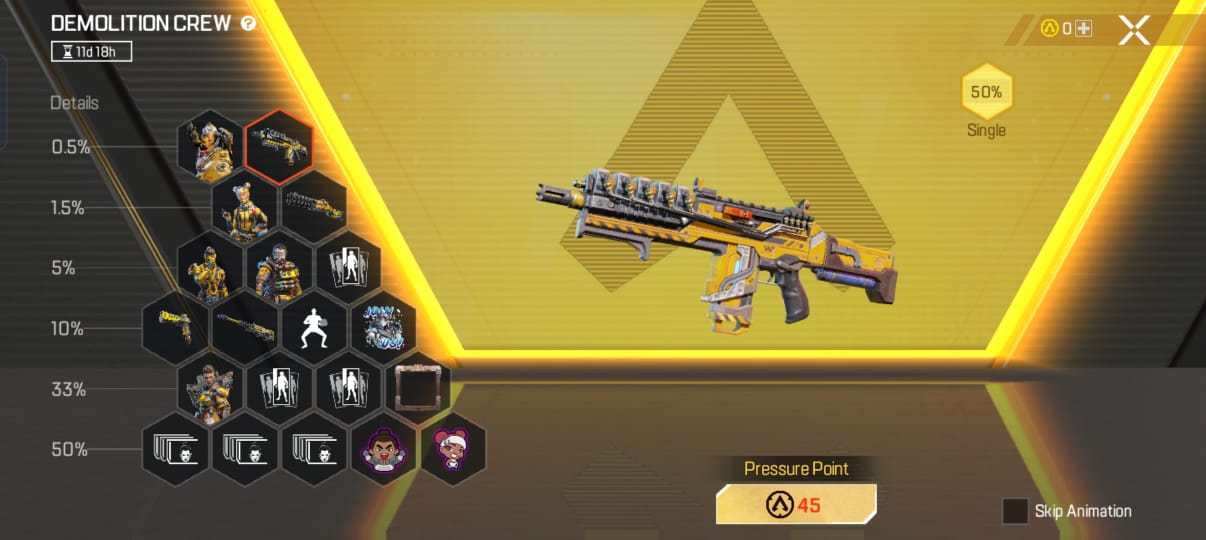This screenshot has height=540, width=1206.
Task: Select the 50% Single discount badge
Action: point(986,93)
